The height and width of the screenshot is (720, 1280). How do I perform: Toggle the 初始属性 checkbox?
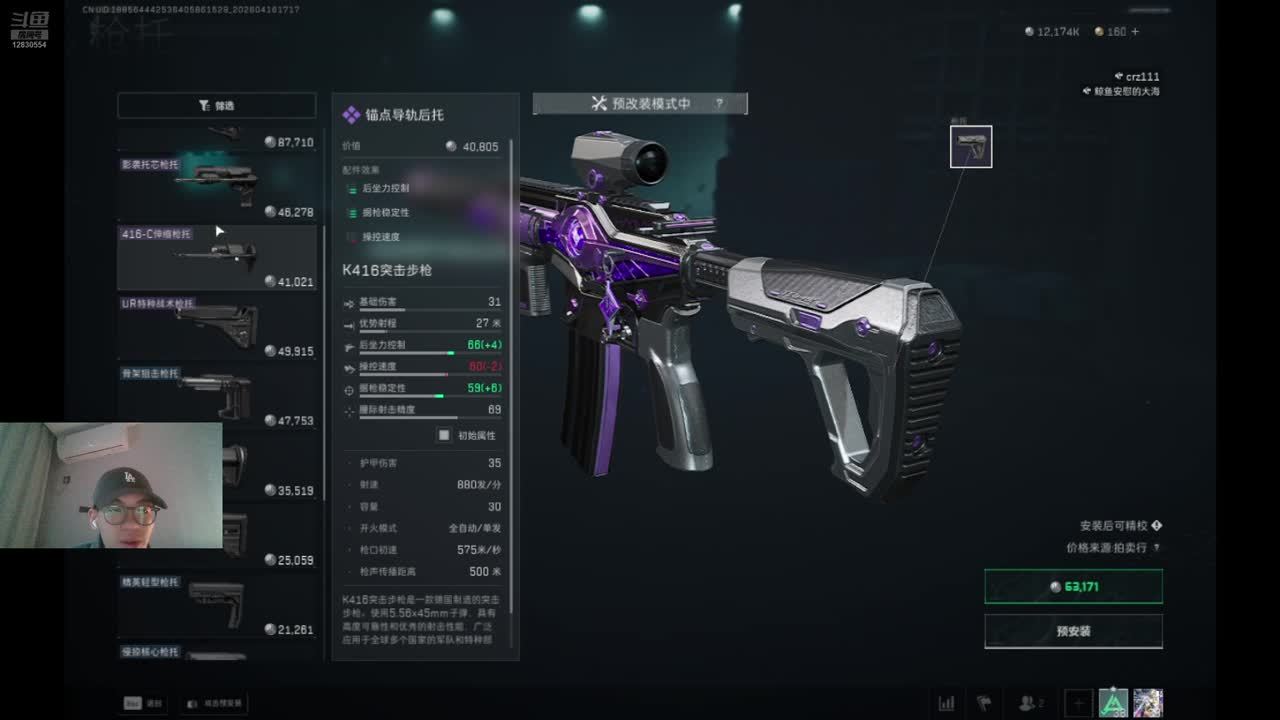444,435
